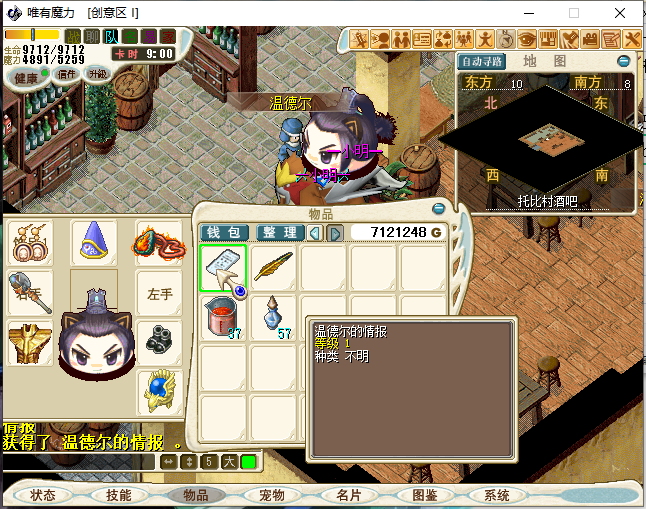646x509 pixels.
Task: Open the 系统 system menu
Action: 497,495
